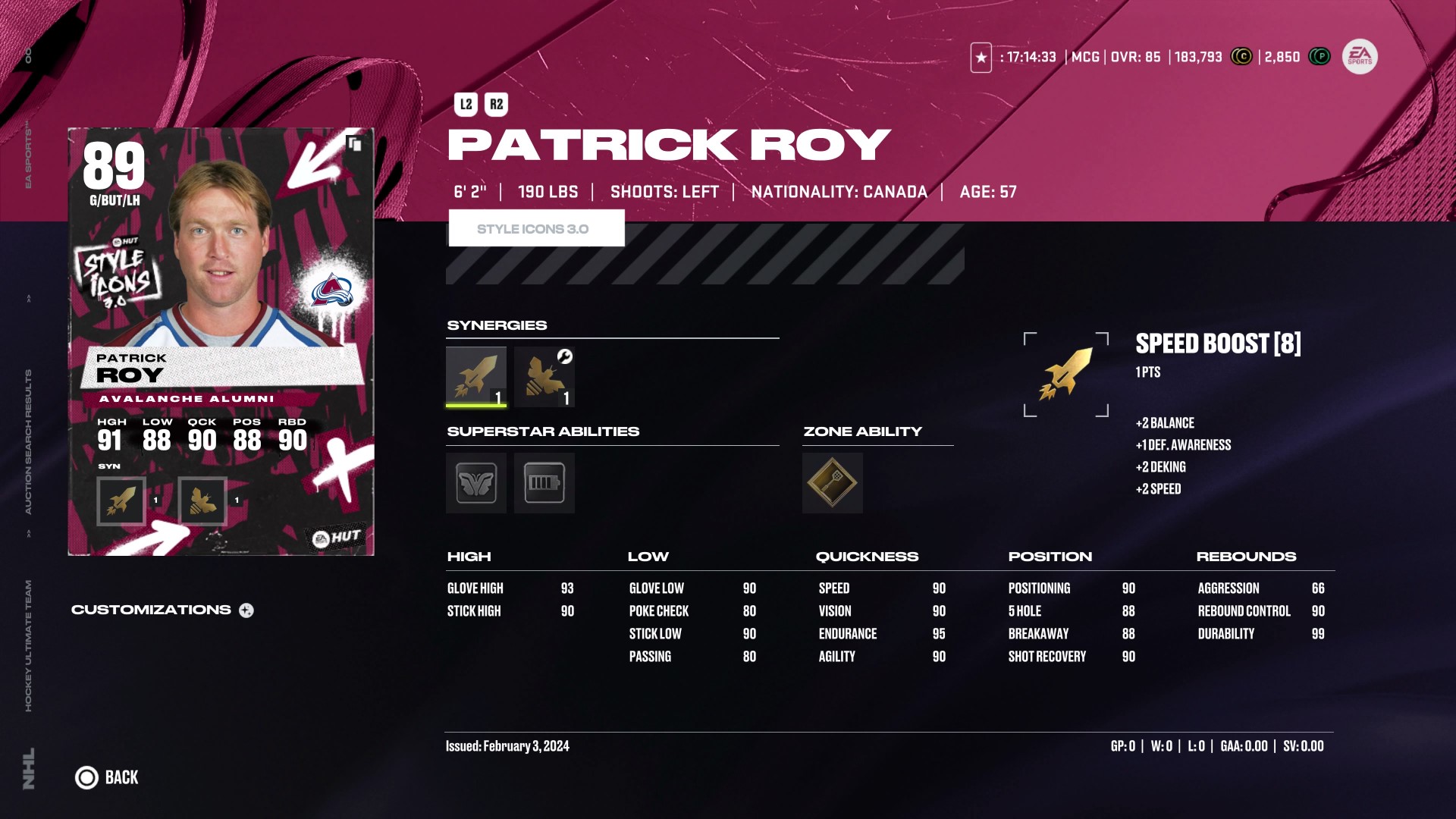The height and width of the screenshot is (819, 1456).
Task: Expand the Customizations section
Action: [246, 610]
